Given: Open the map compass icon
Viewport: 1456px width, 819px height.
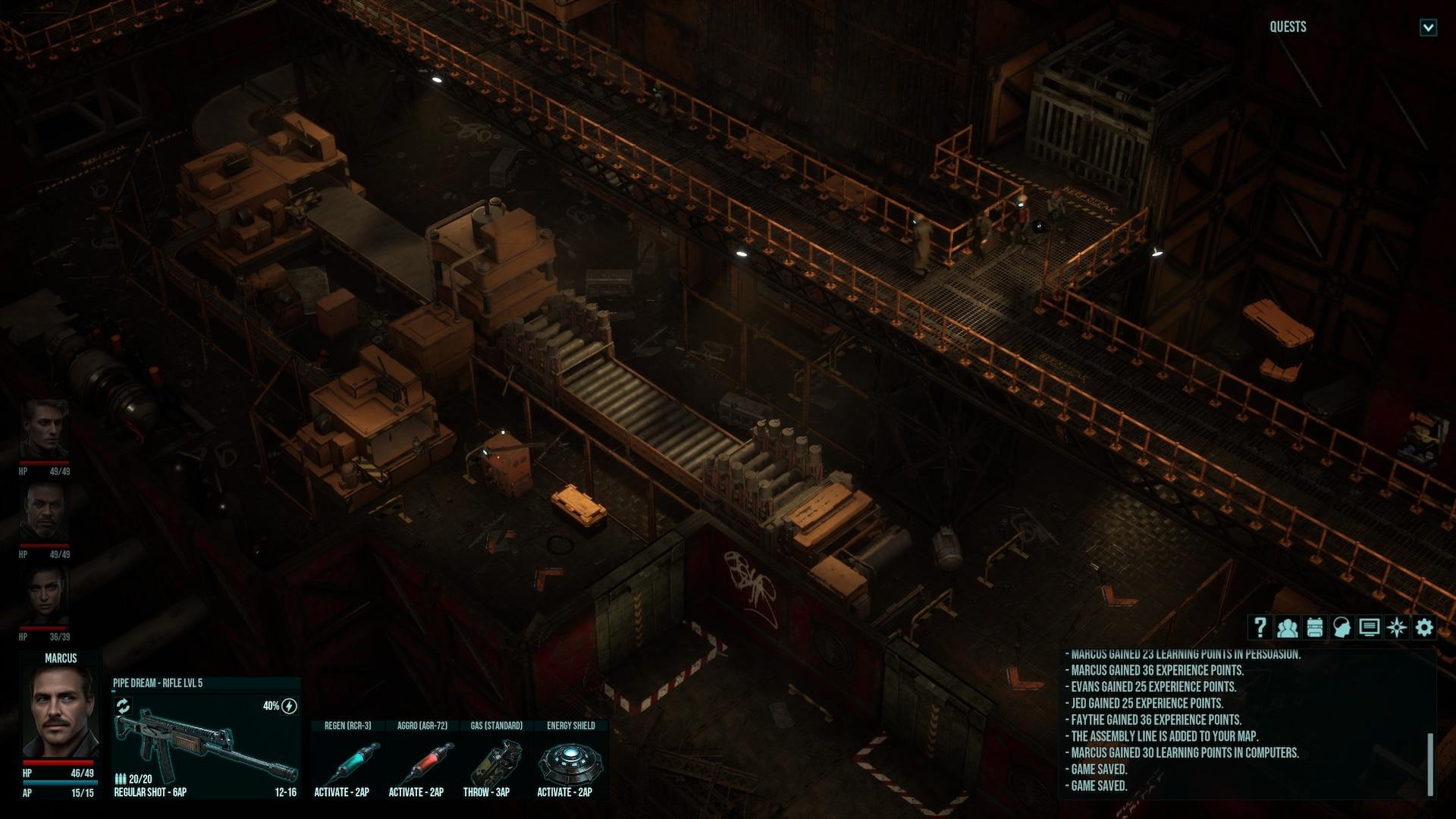Looking at the screenshot, I should 1396,627.
